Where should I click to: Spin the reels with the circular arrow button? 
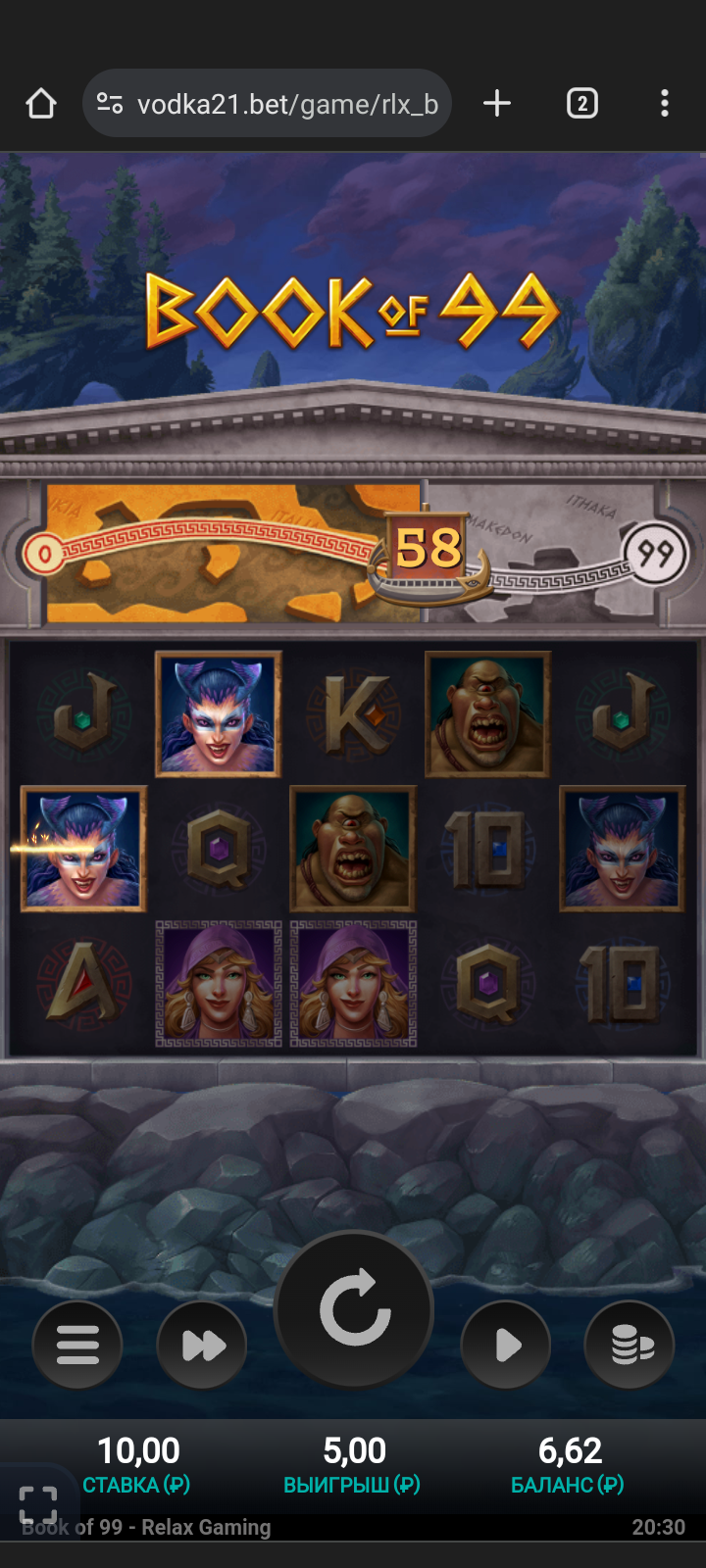point(354,1309)
